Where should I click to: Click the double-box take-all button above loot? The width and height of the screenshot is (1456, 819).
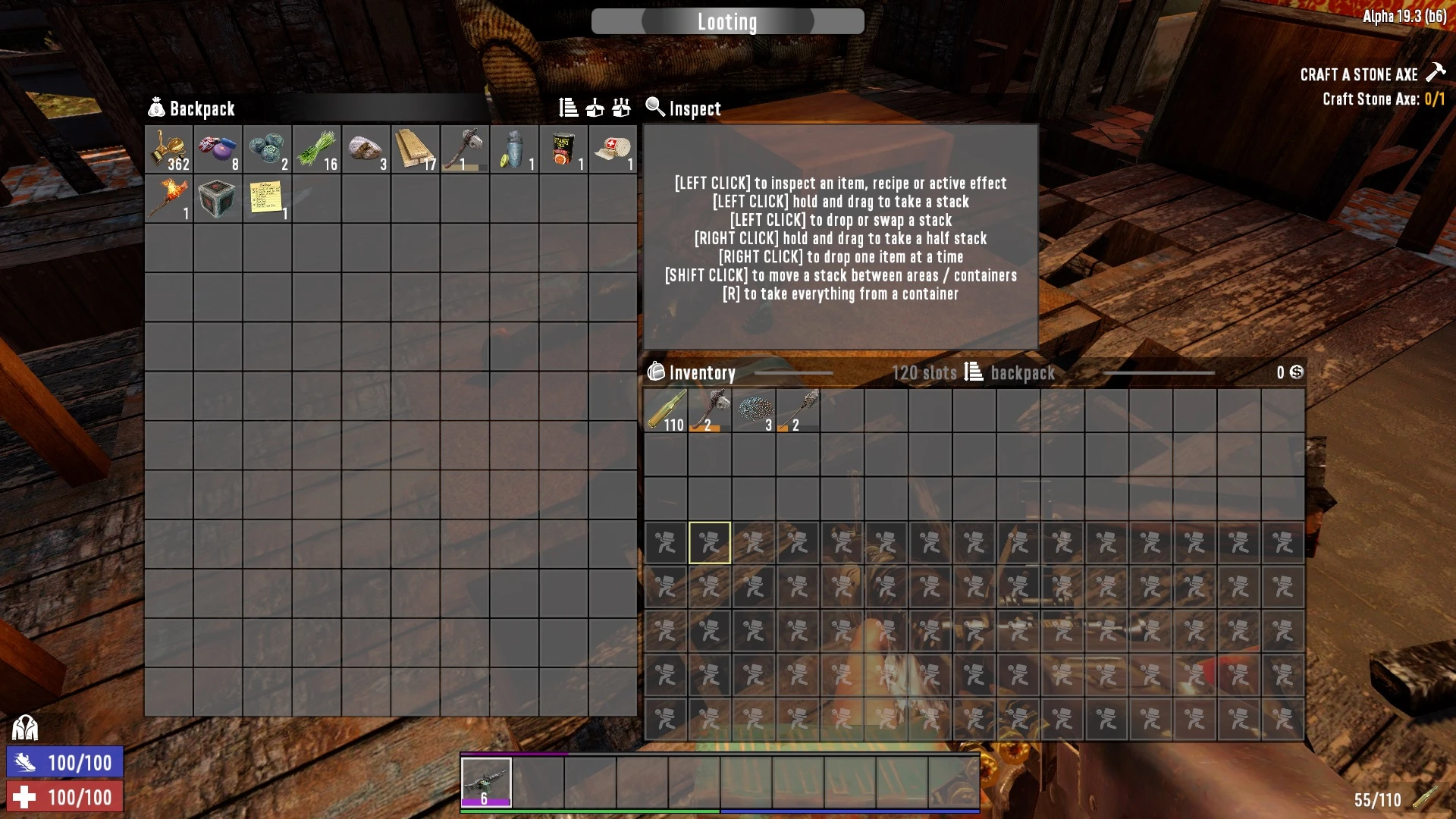point(622,108)
